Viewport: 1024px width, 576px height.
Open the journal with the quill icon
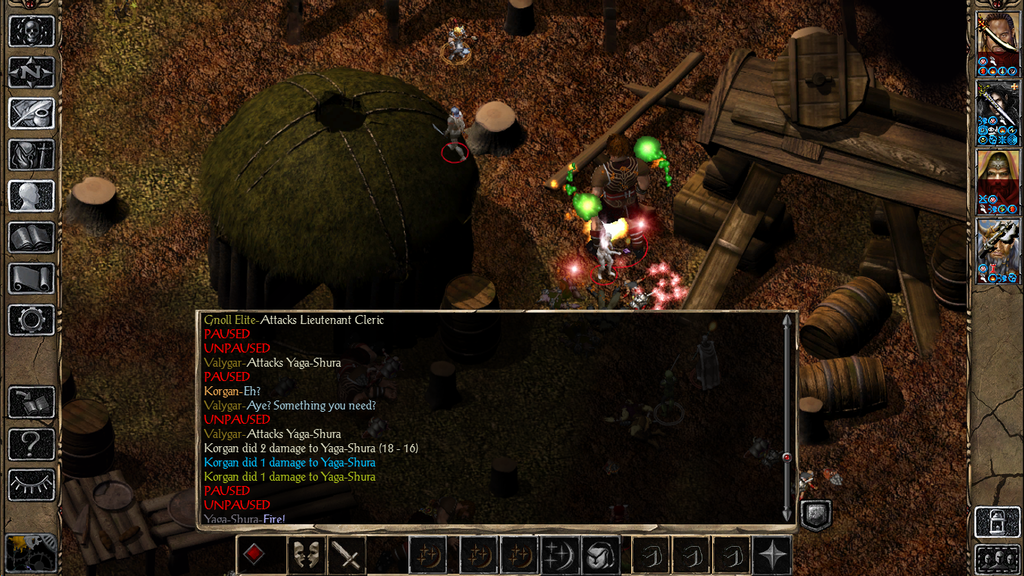pyautogui.click(x=31, y=113)
